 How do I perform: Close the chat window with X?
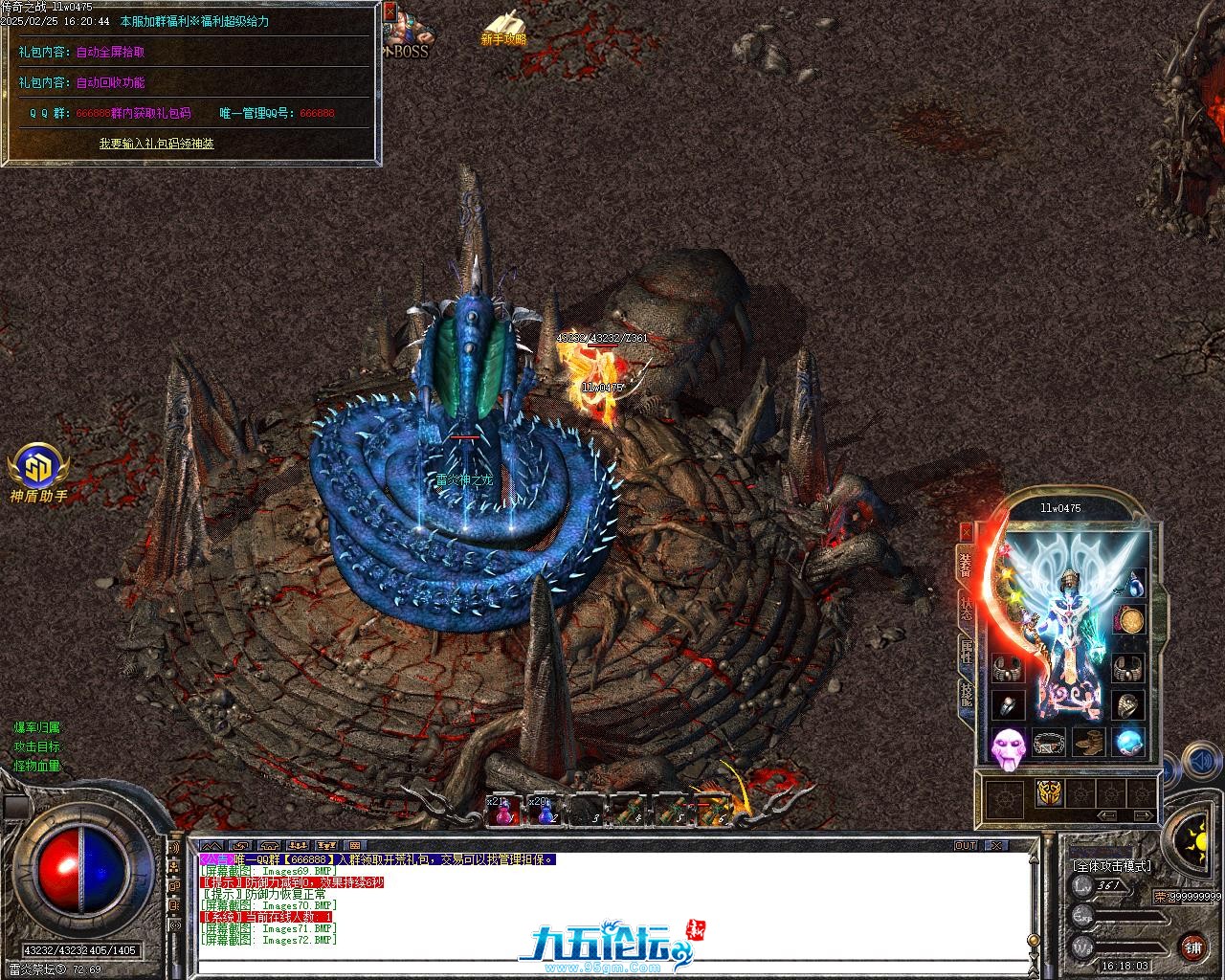(x=997, y=846)
